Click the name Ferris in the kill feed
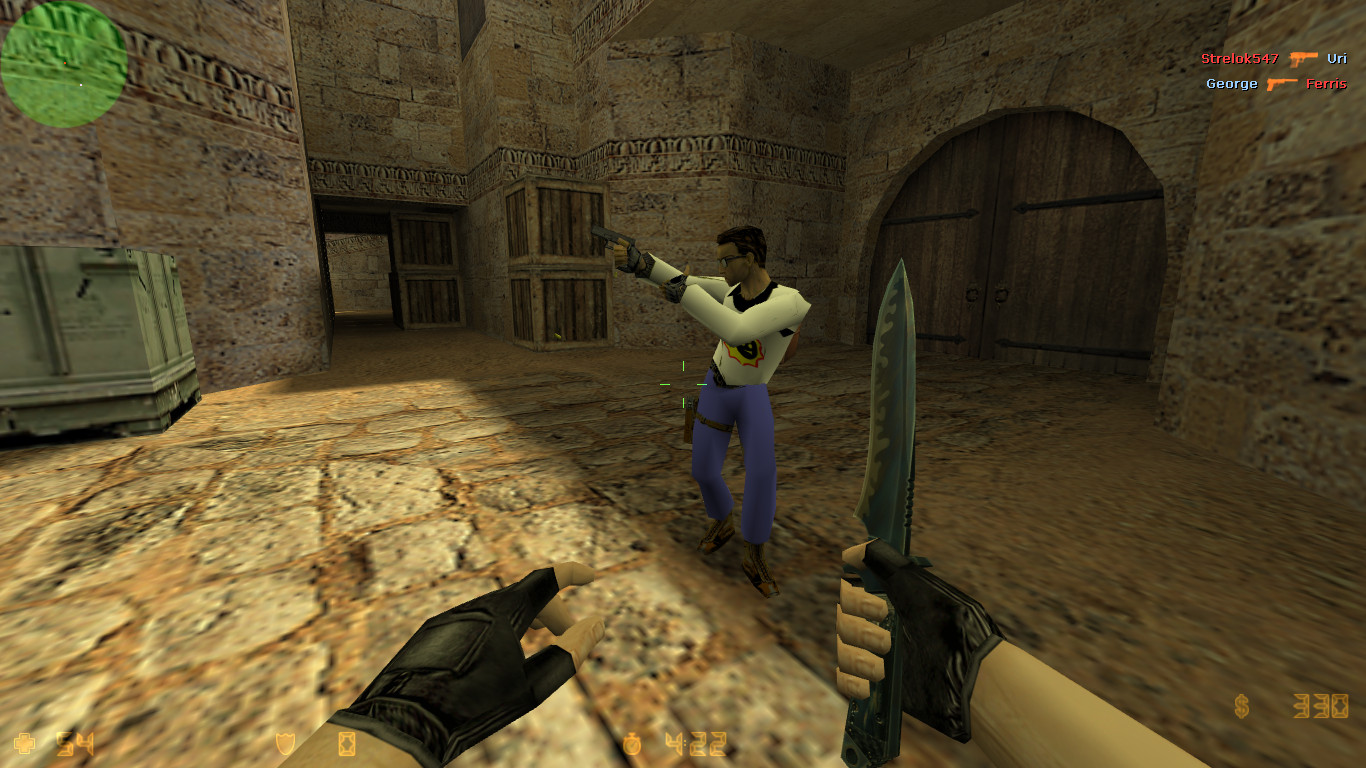This screenshot has width=1366, height=768. click(1327, 84)
